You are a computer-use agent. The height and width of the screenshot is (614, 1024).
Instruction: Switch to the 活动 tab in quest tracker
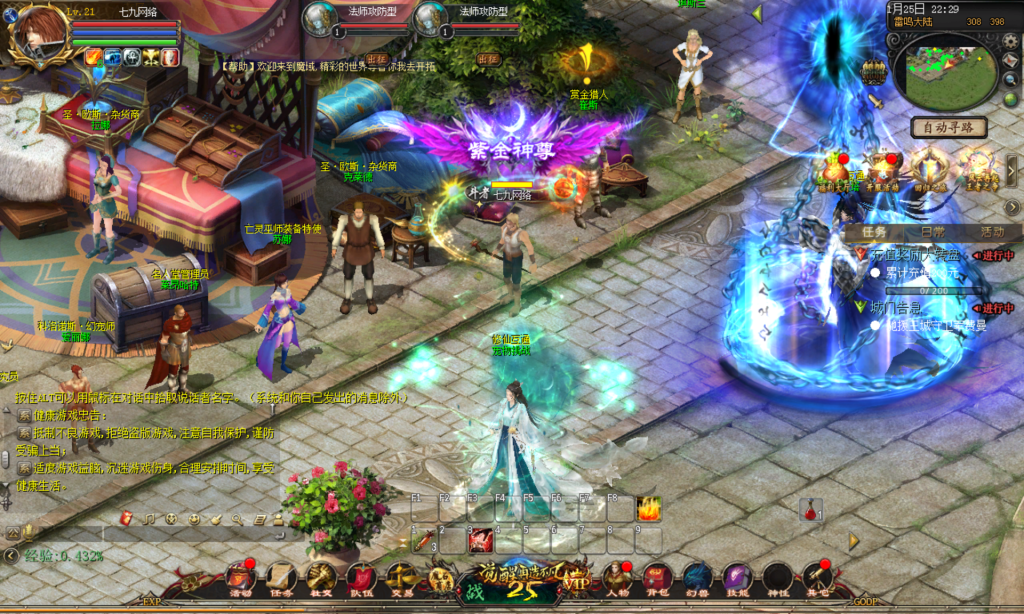coord(992,231)
